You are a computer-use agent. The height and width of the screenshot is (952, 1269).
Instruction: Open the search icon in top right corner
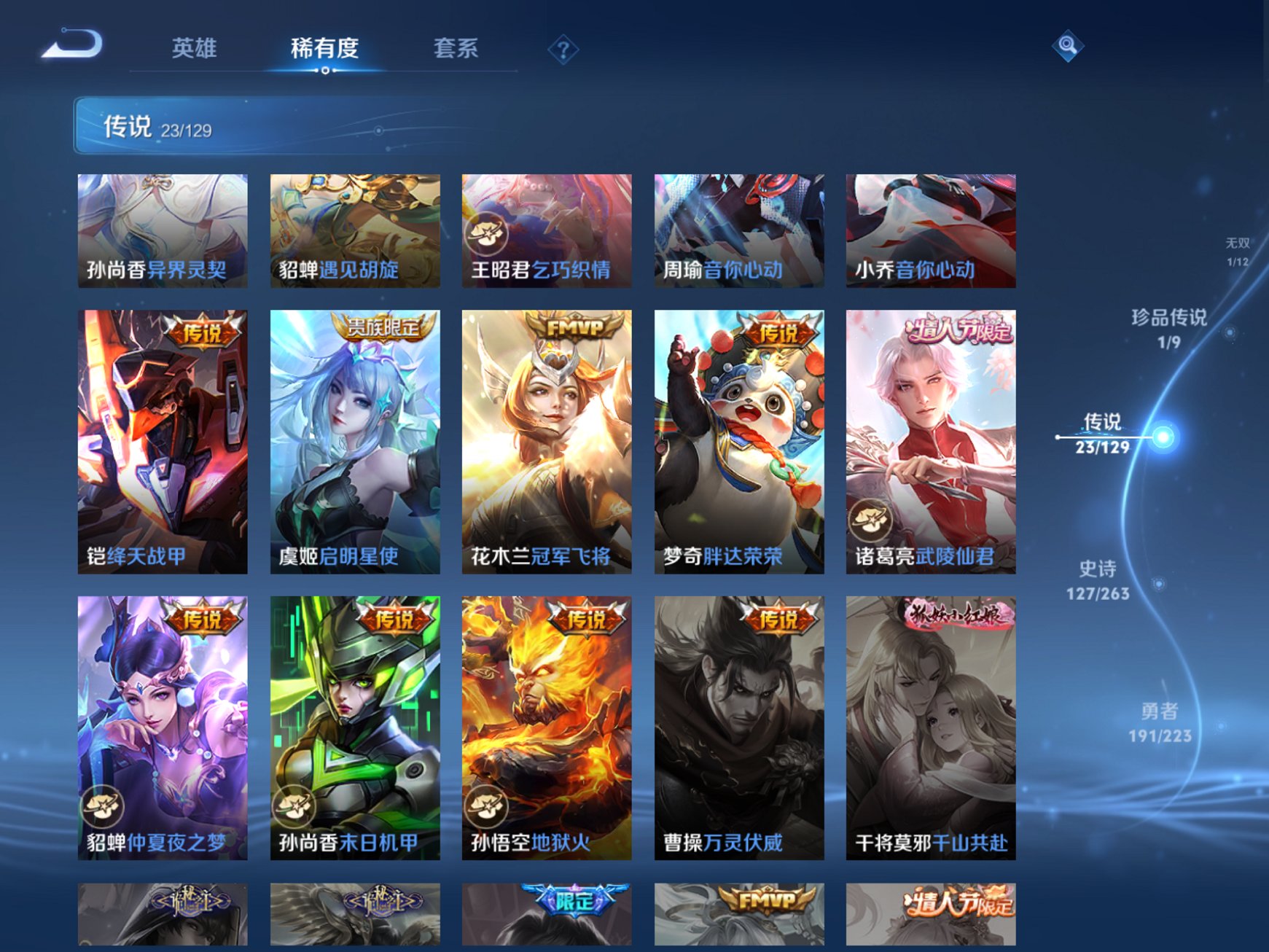click(1067, 45)
